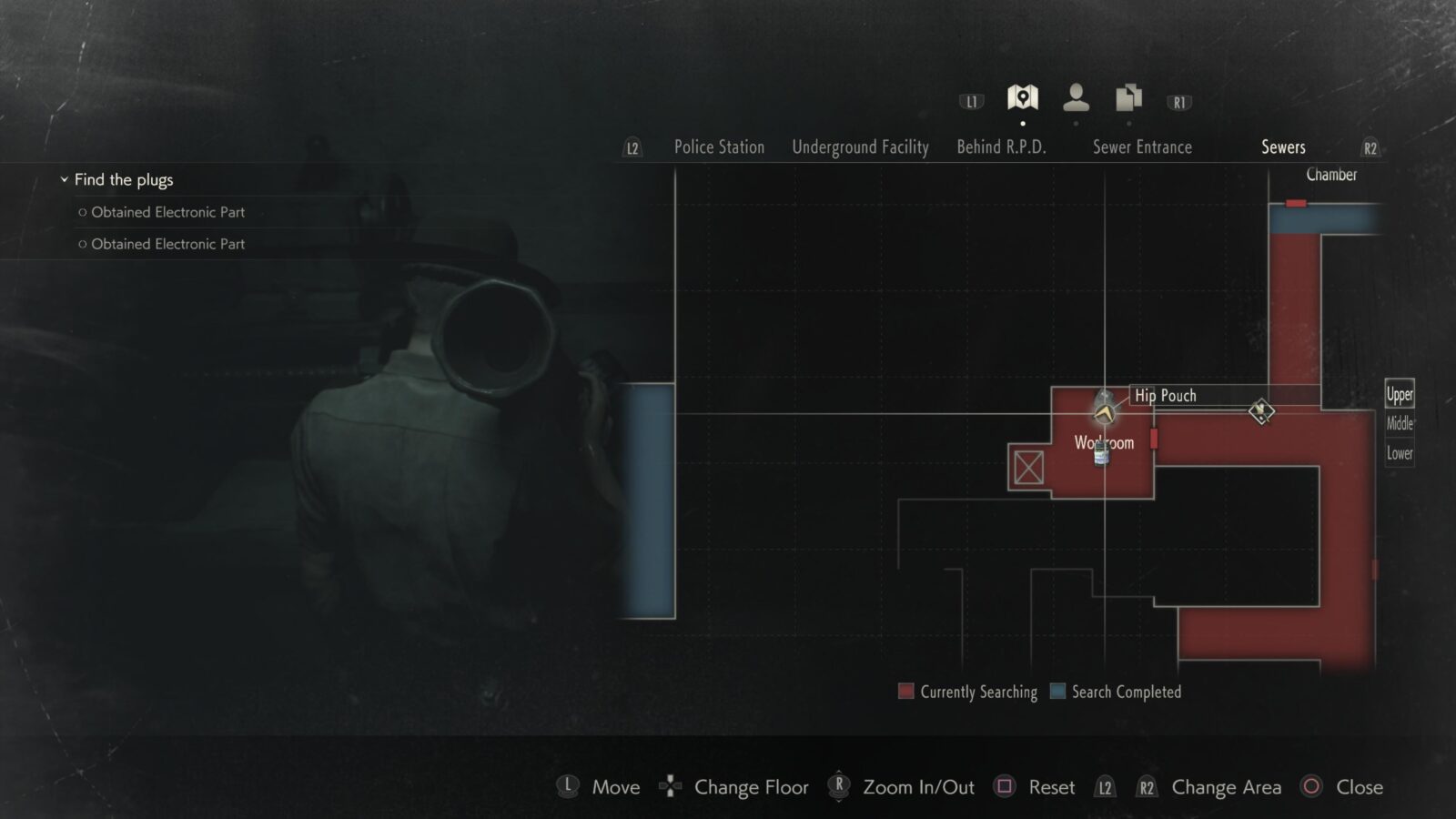Image resolution: width=1456 pixels, height=819 pixels.
Task: Select the Upper floor option
Action: pyautogui.click(x=1399, y=394)
